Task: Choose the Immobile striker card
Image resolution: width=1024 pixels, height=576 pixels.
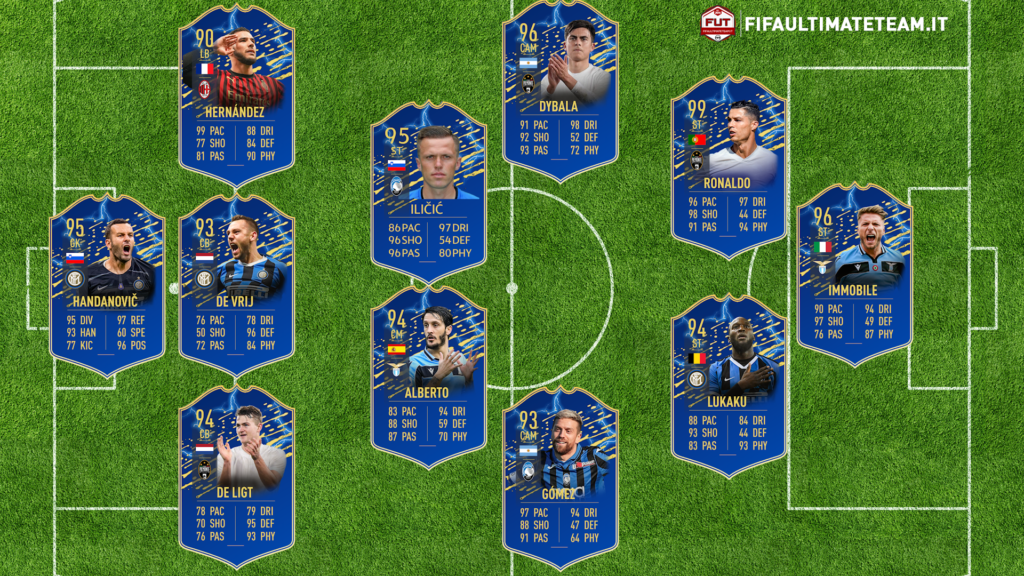Action: [x=855, y=273]
